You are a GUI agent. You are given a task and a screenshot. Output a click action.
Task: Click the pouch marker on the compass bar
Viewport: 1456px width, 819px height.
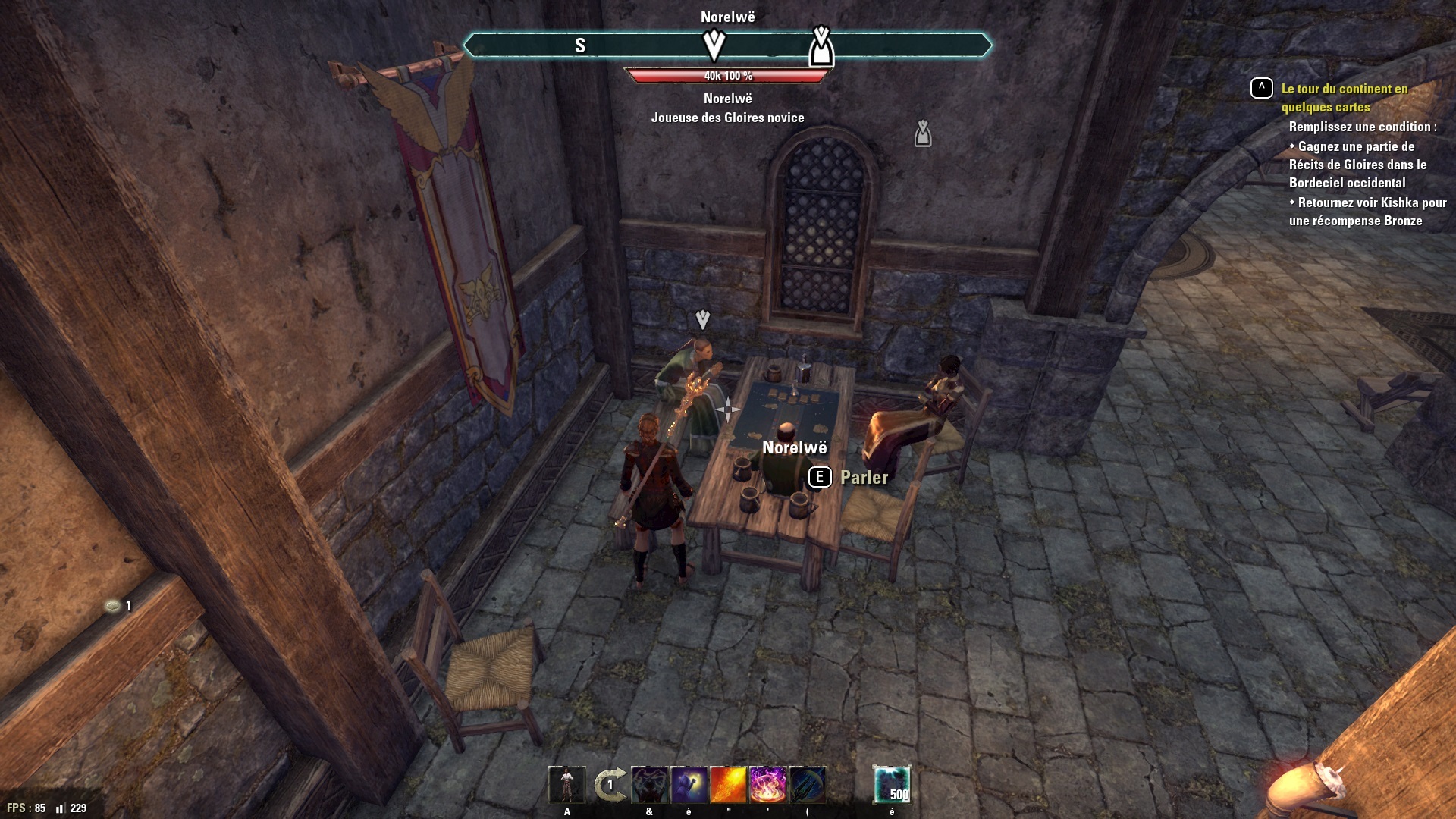click(821, 47)
